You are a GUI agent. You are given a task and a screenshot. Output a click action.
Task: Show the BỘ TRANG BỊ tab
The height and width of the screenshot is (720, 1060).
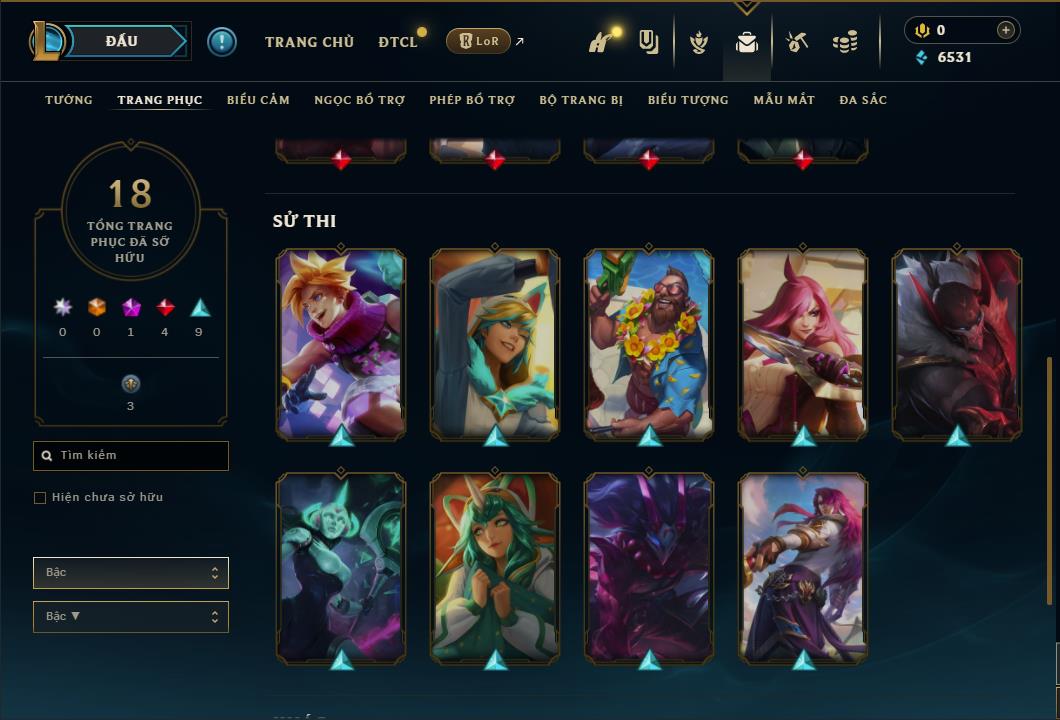click(x=581, y=100)
